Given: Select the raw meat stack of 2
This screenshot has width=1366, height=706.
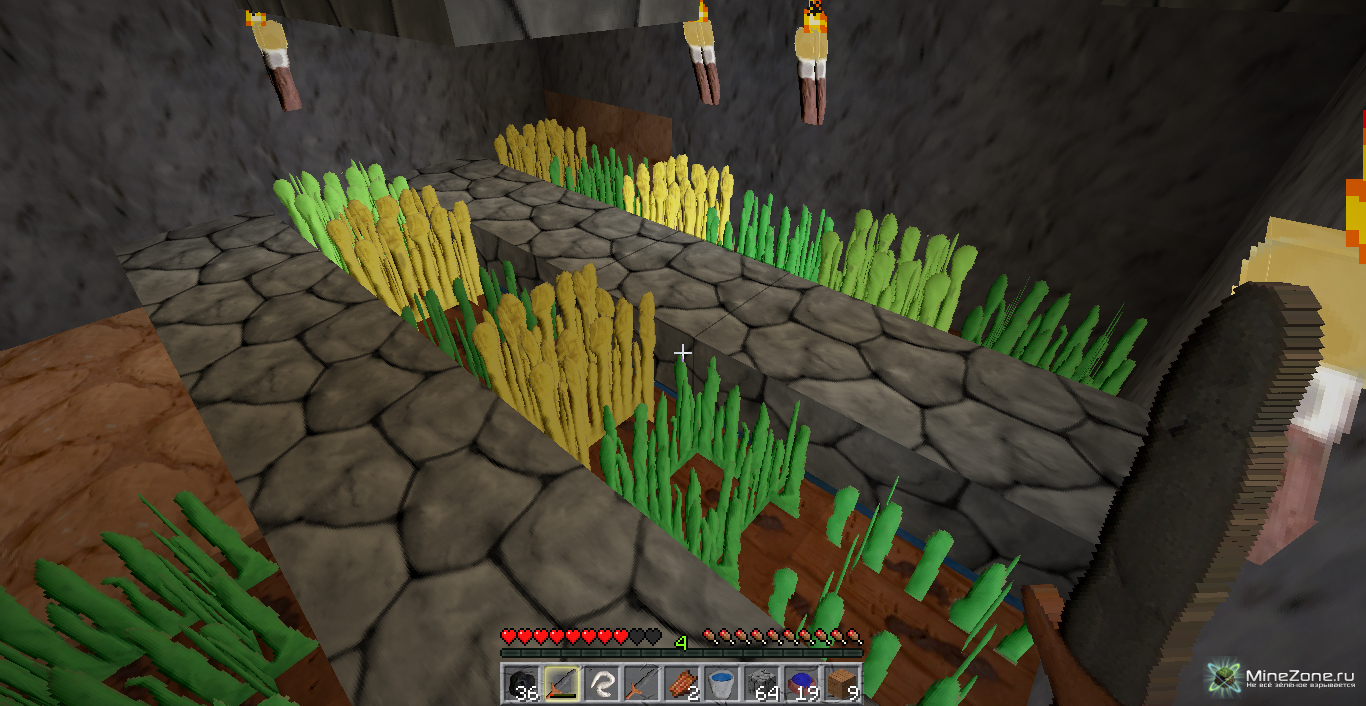Looking at the screenshot, I should tap(681, 684).
